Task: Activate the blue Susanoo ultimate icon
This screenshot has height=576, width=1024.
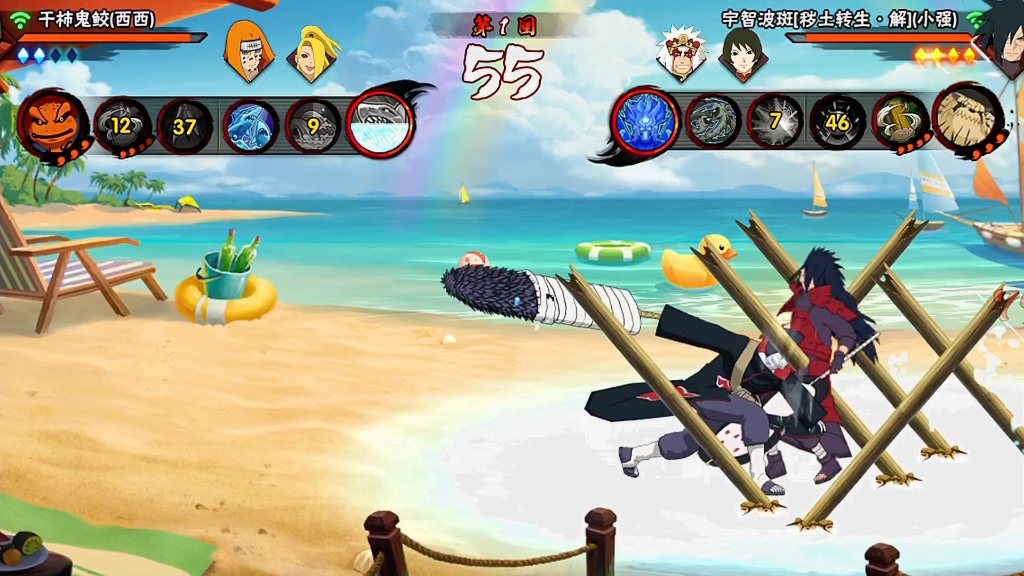Action: [646, 122]
